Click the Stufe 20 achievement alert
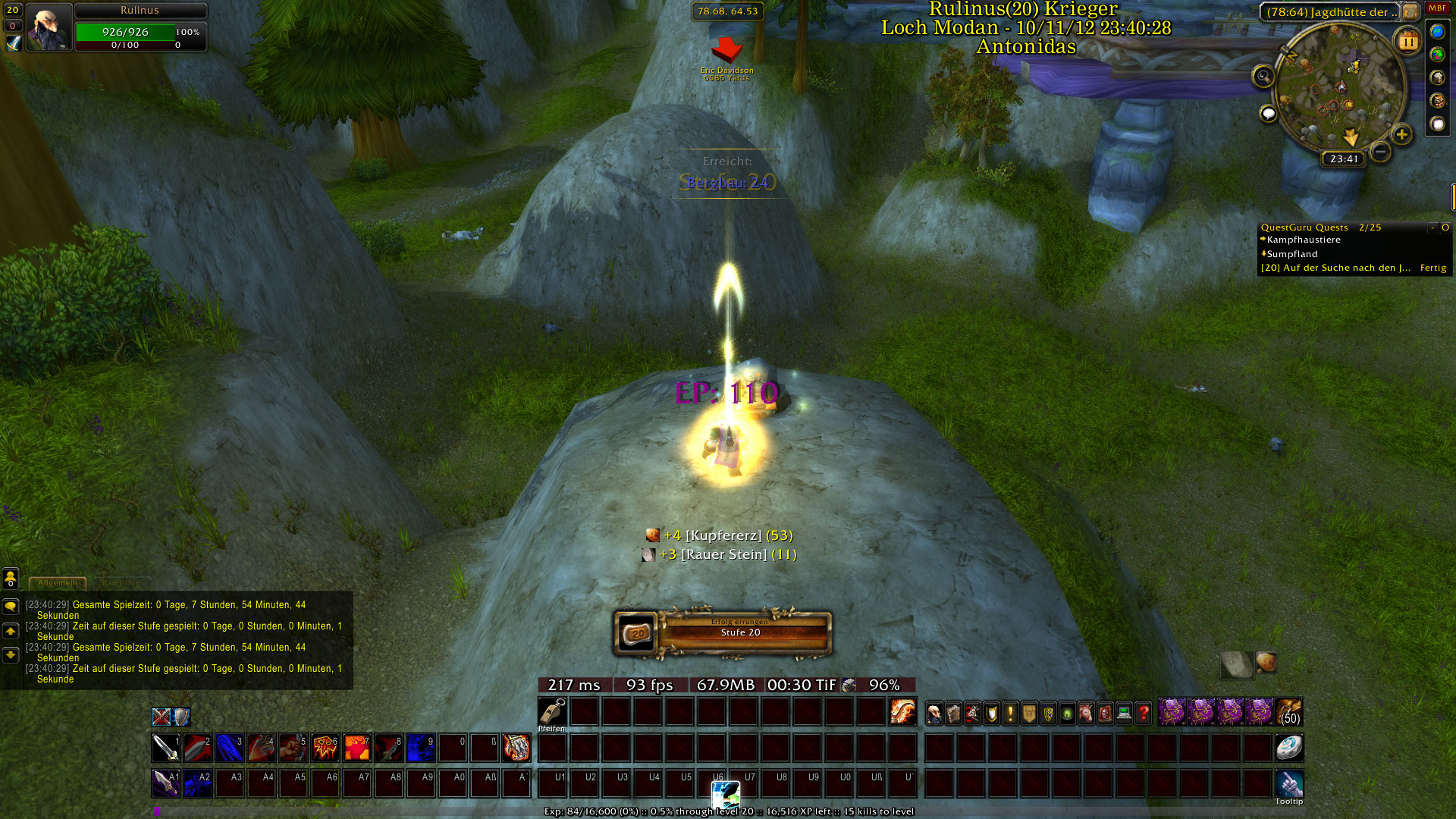The width and height of the screenshot is (1456, 819). 723,633
